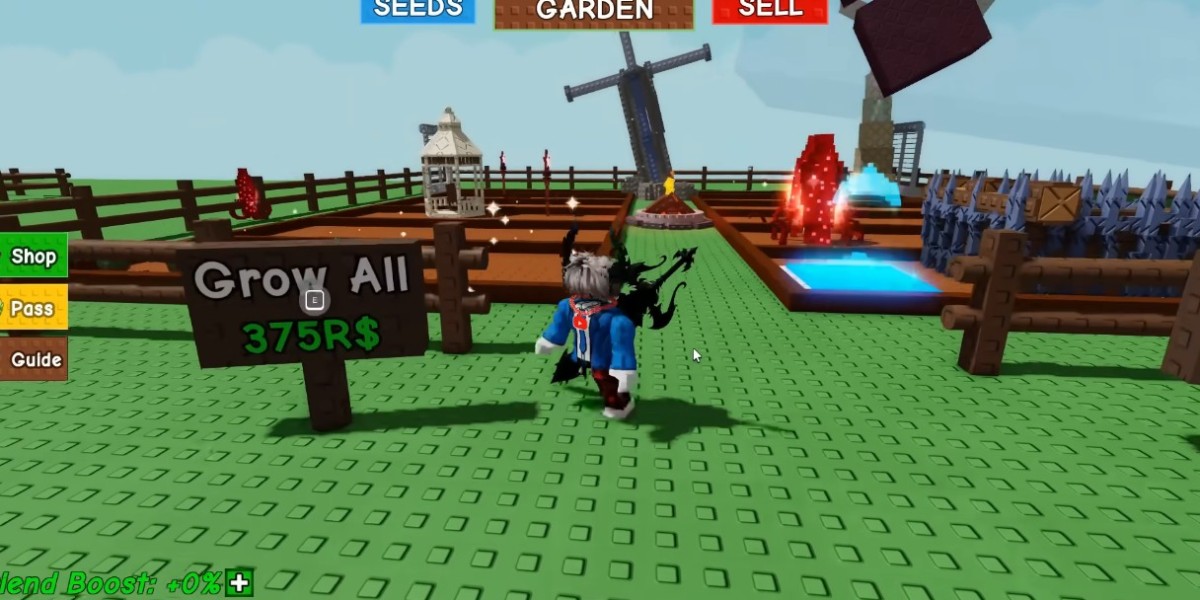Open the blue SEEDS button
Image resolution: width=1200 pixels, height=600 pixels.
(x=418, y=10)
